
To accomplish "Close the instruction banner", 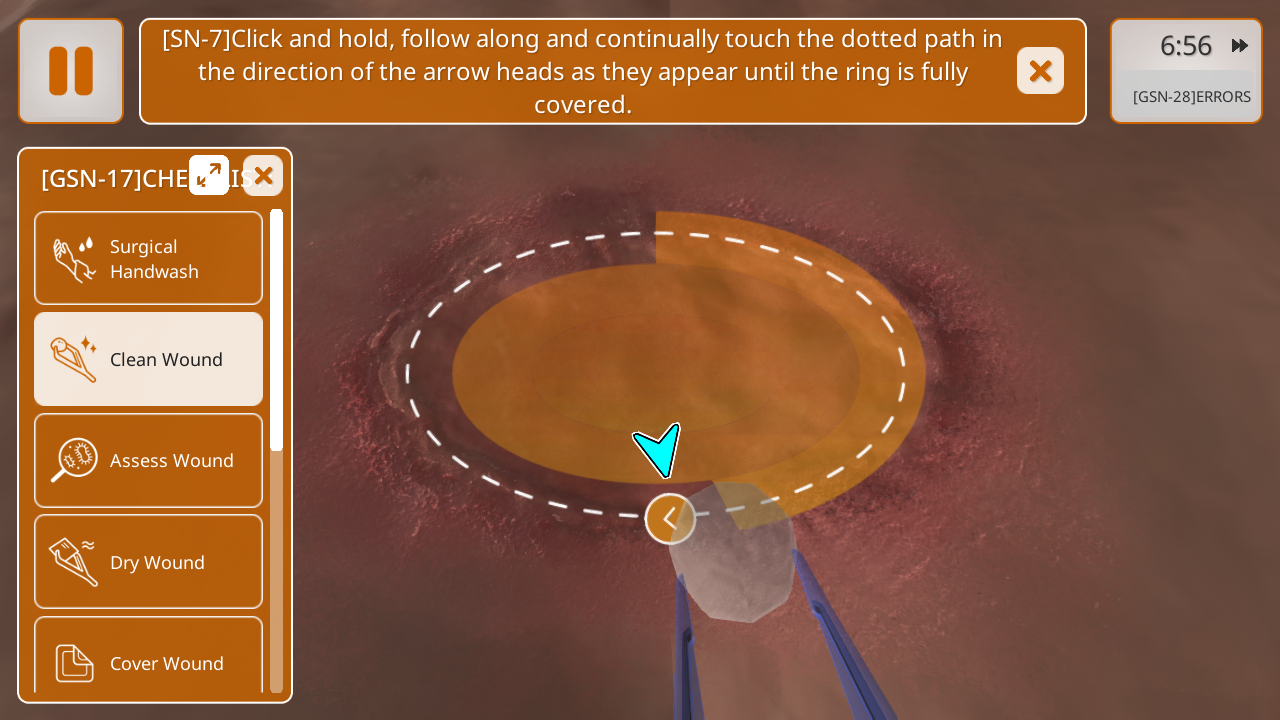I will click(x=1040, y=71).
